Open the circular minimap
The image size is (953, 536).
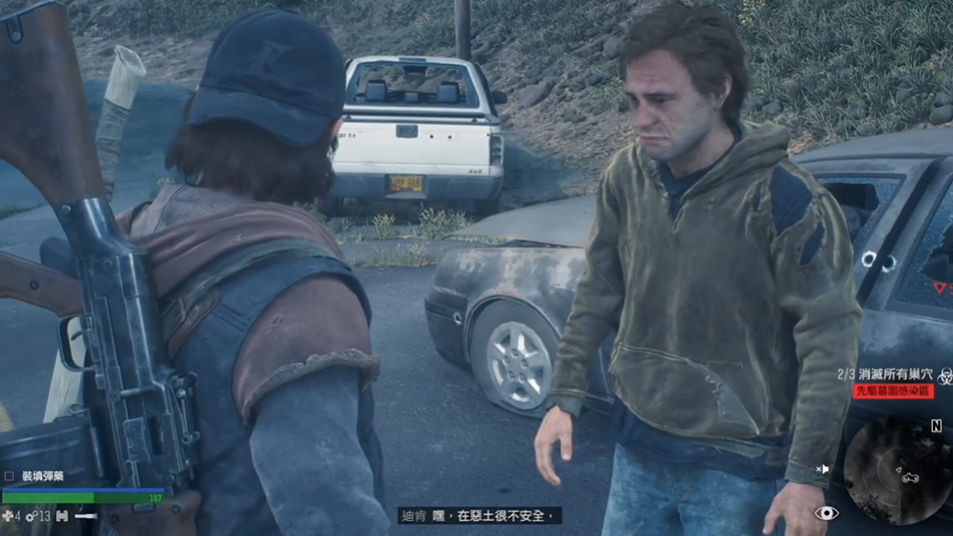coord(897,468)
